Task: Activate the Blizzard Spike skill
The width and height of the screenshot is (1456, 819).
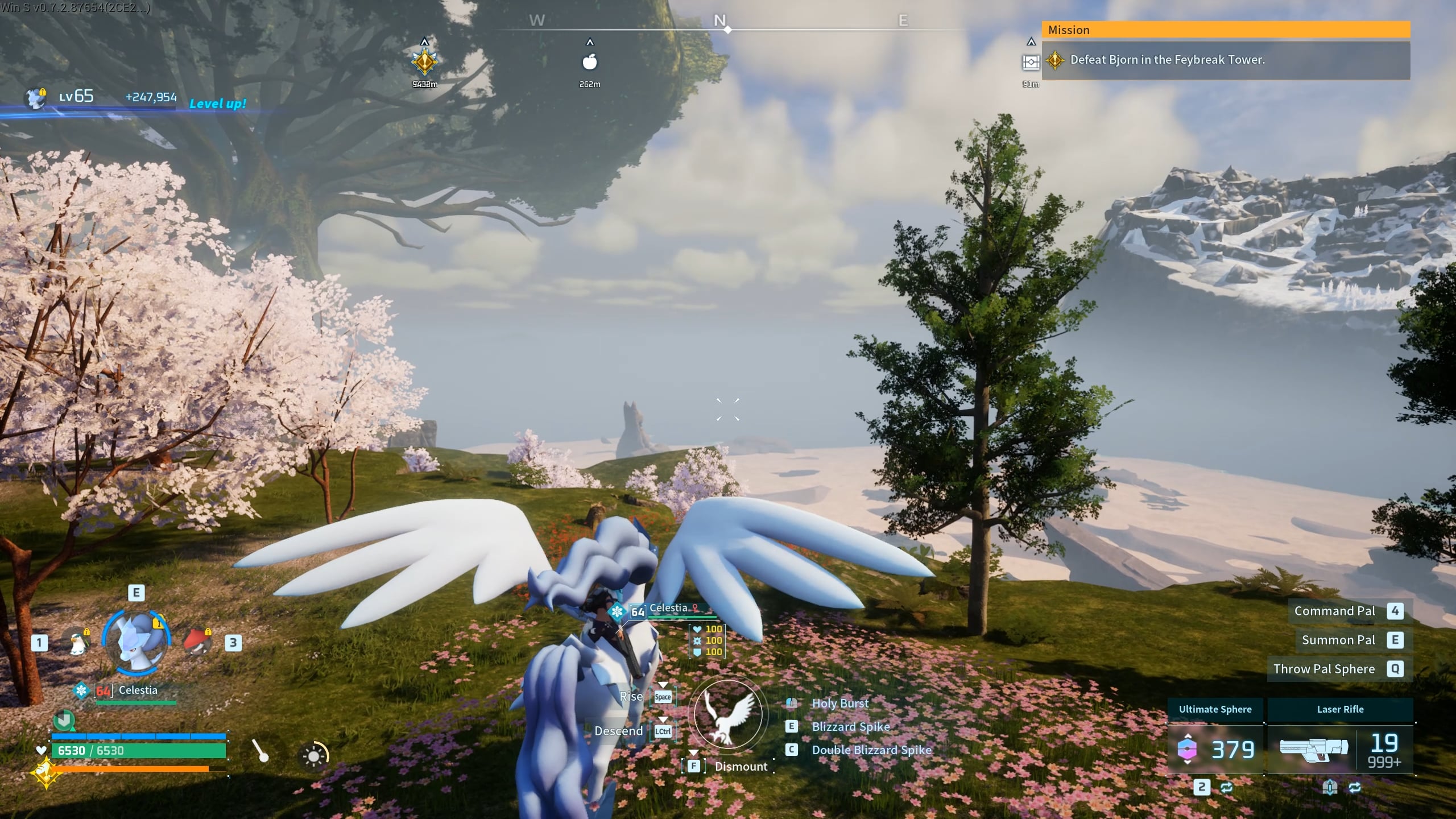Action: pyautogui.click(x=850, y=727)
